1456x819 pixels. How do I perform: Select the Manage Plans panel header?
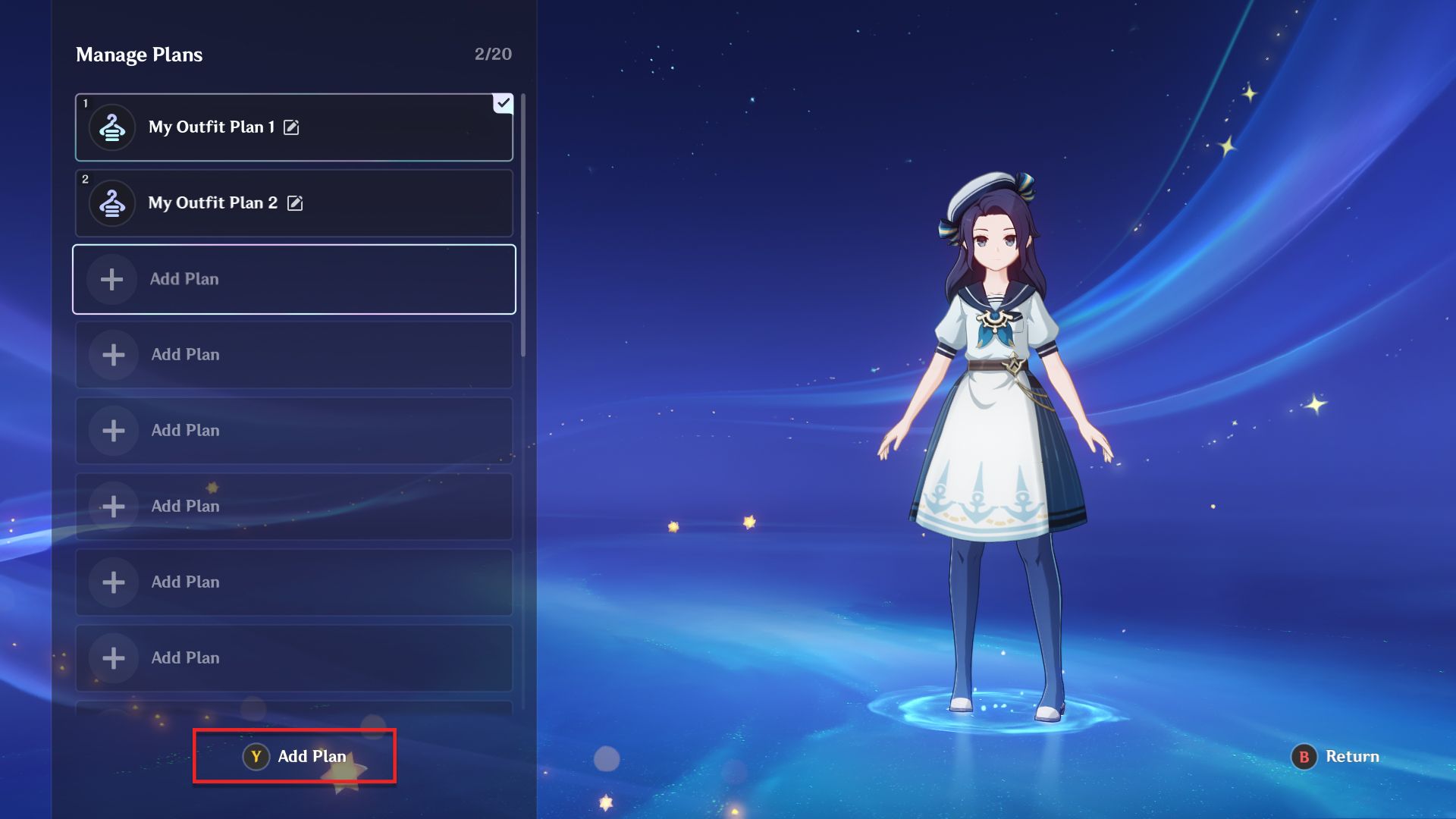pos(139,54)
